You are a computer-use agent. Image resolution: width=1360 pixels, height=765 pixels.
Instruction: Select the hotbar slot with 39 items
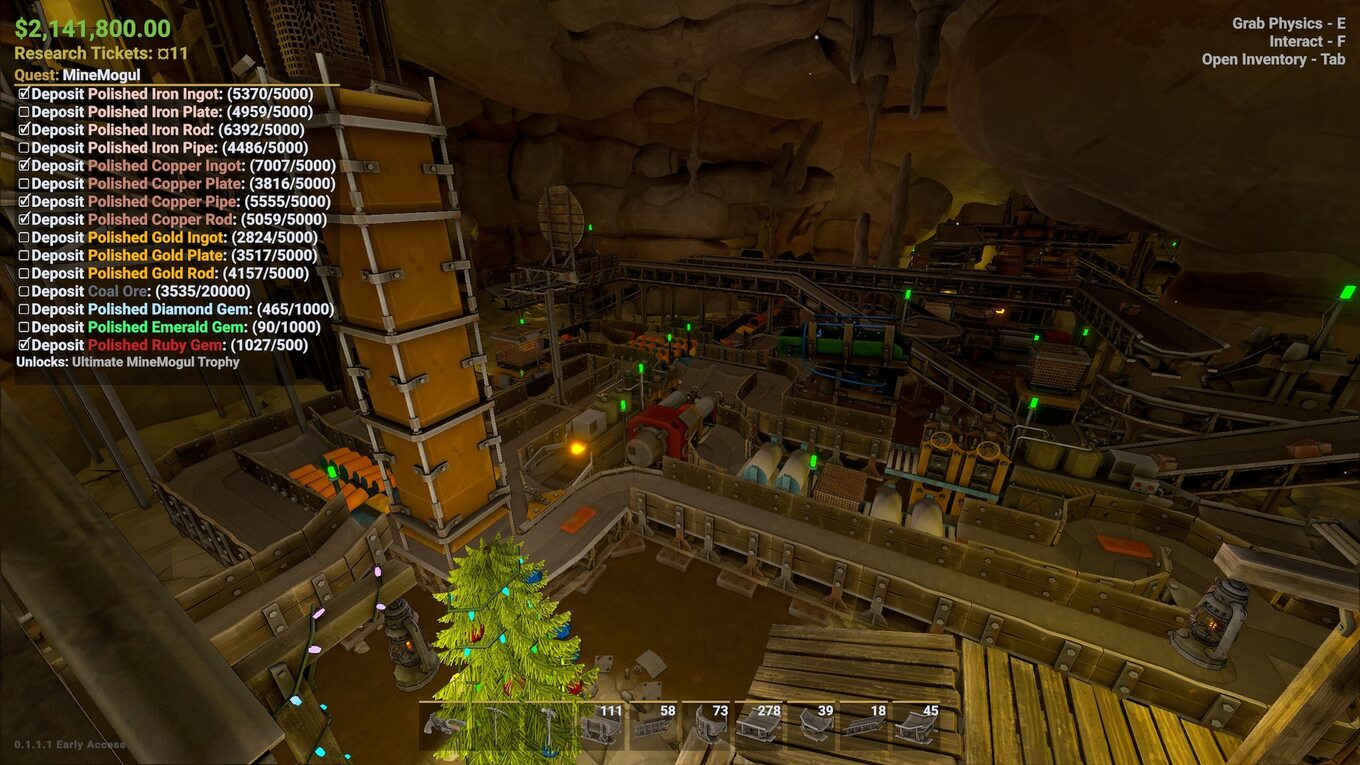click(813, 725)
